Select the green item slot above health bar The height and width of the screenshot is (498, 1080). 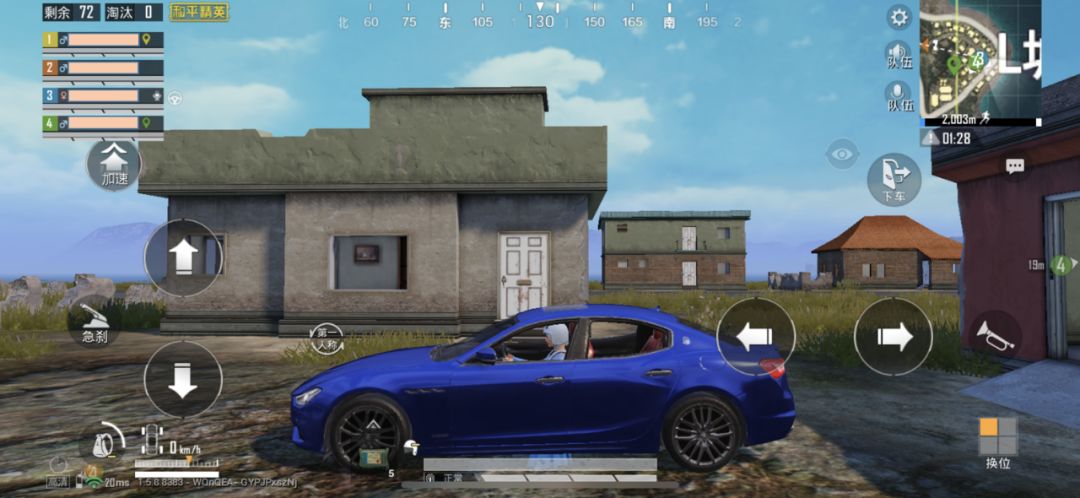[375, 458]
